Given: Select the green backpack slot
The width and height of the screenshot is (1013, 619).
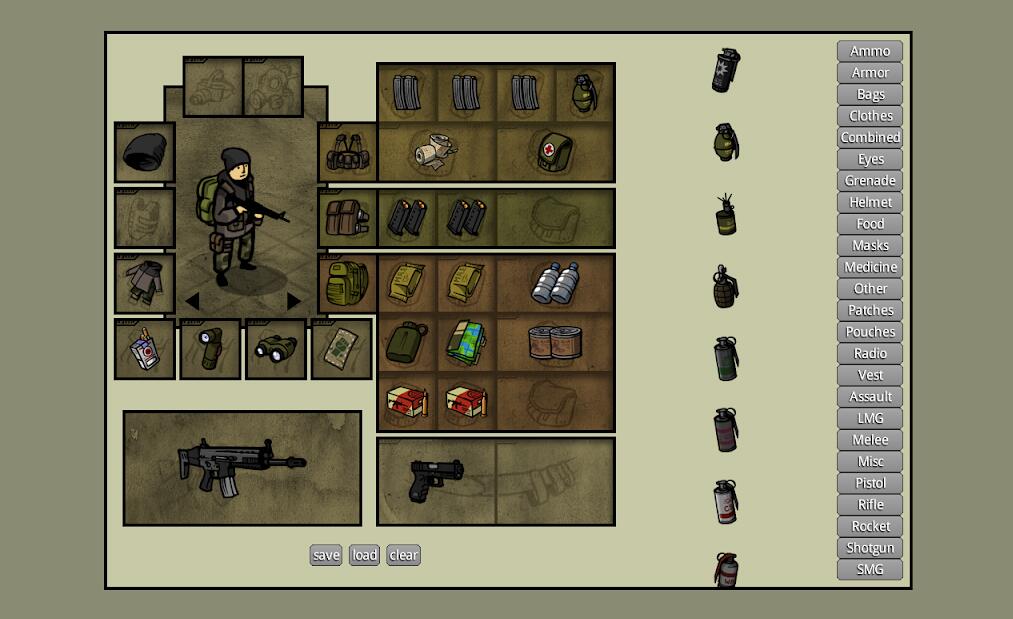Looking at the screenshot, I should [x=347, y=283].
